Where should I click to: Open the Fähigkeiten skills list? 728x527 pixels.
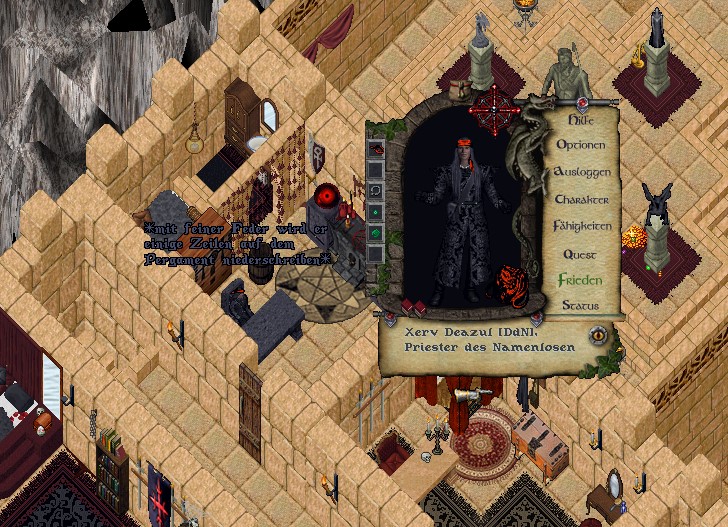point(581,226)
